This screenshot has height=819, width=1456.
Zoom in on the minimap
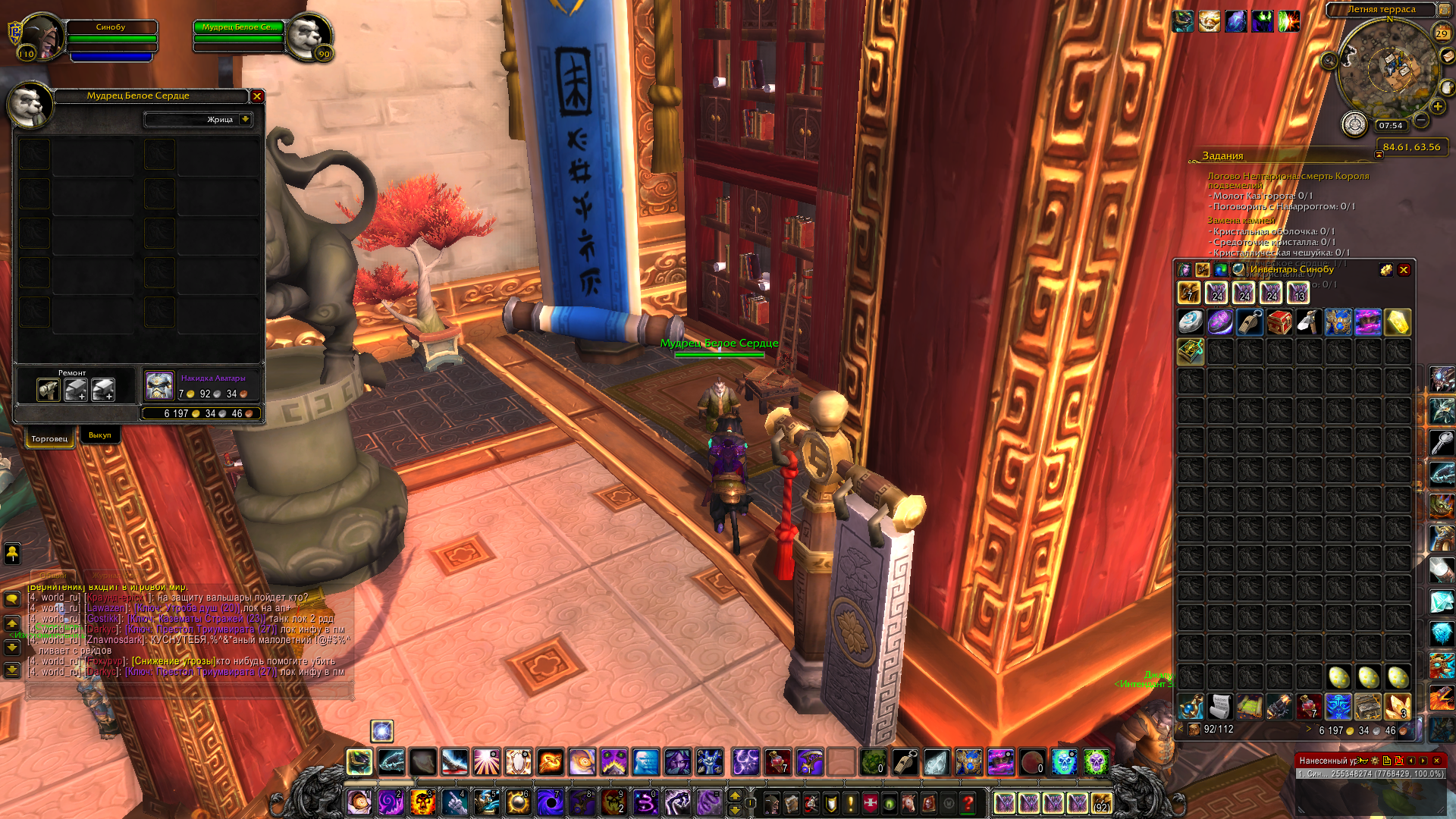[x=1438, y=107]
